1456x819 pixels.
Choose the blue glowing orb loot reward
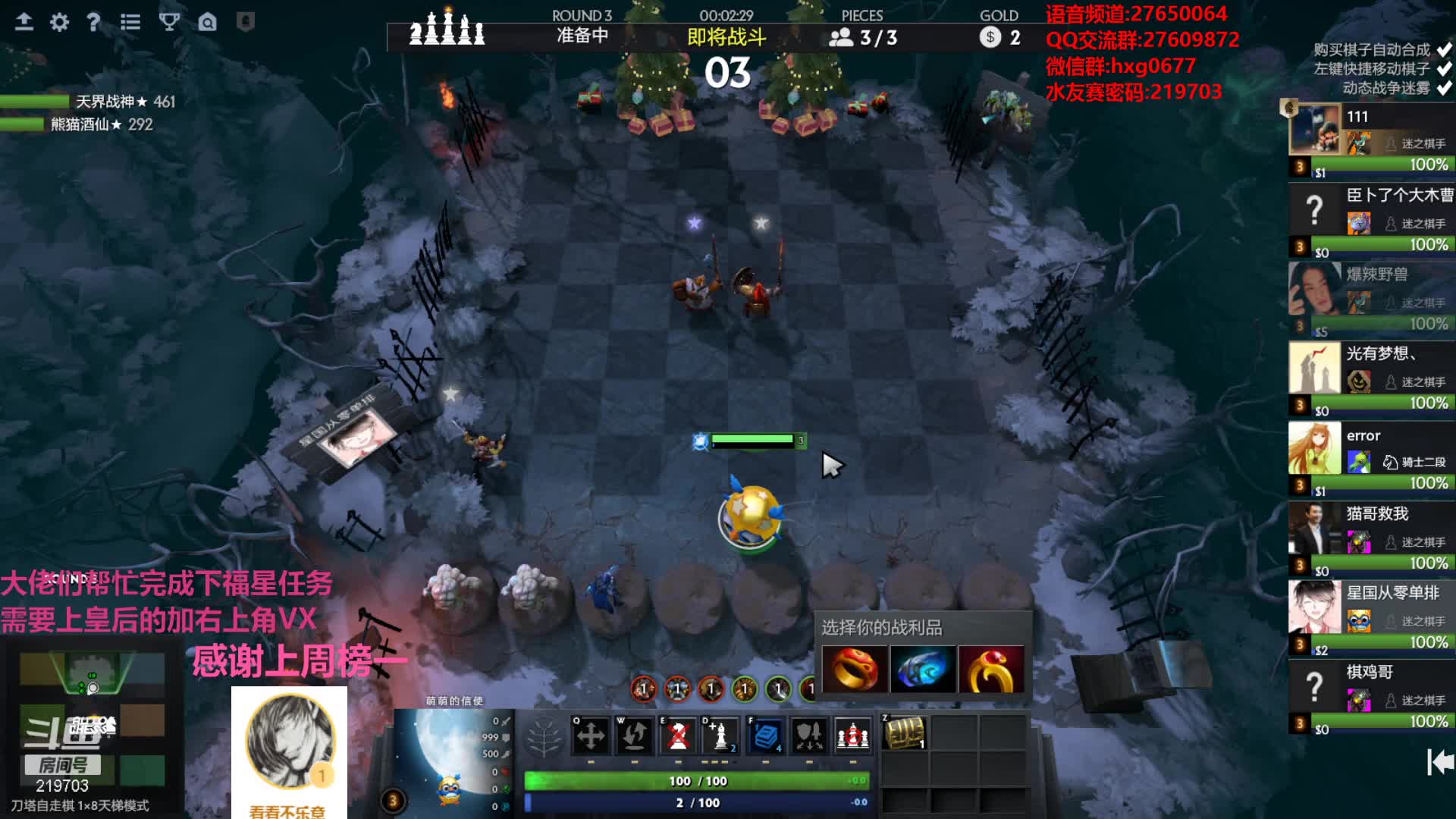[x=922, y=669]
